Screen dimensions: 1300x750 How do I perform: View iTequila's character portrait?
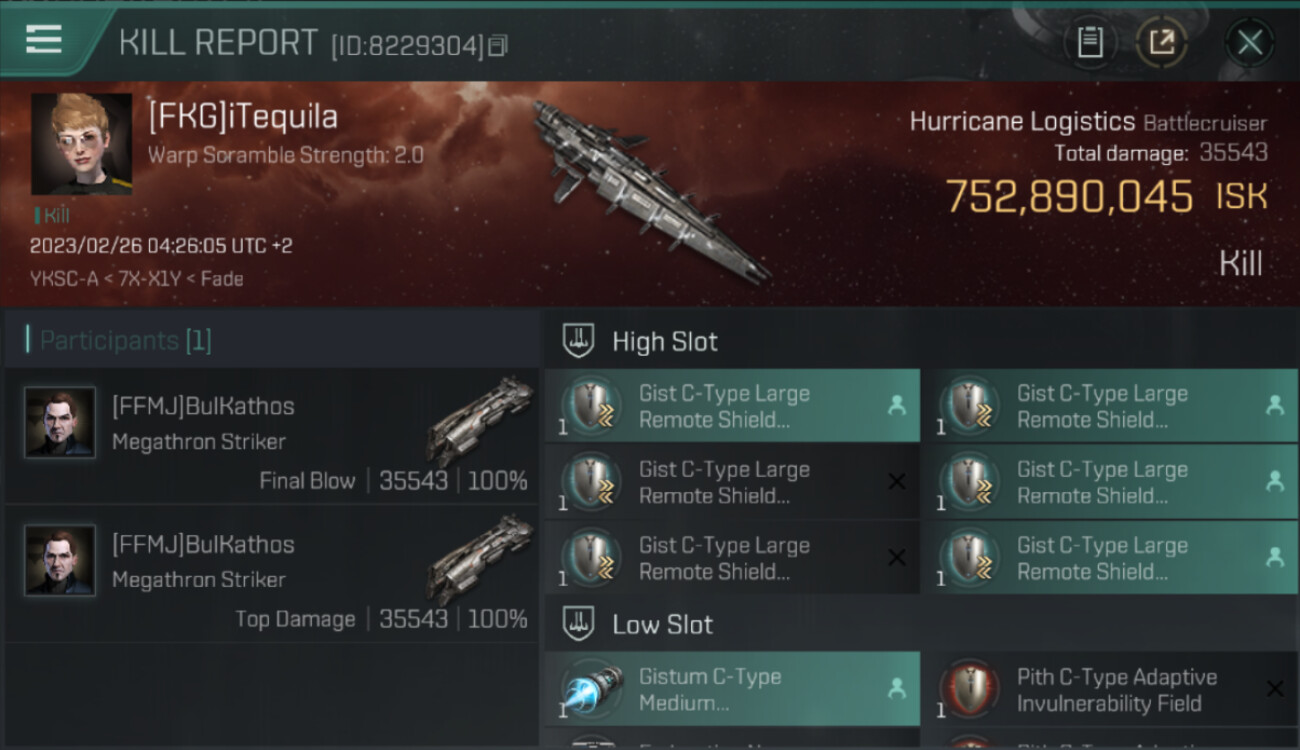pos(81,144)
